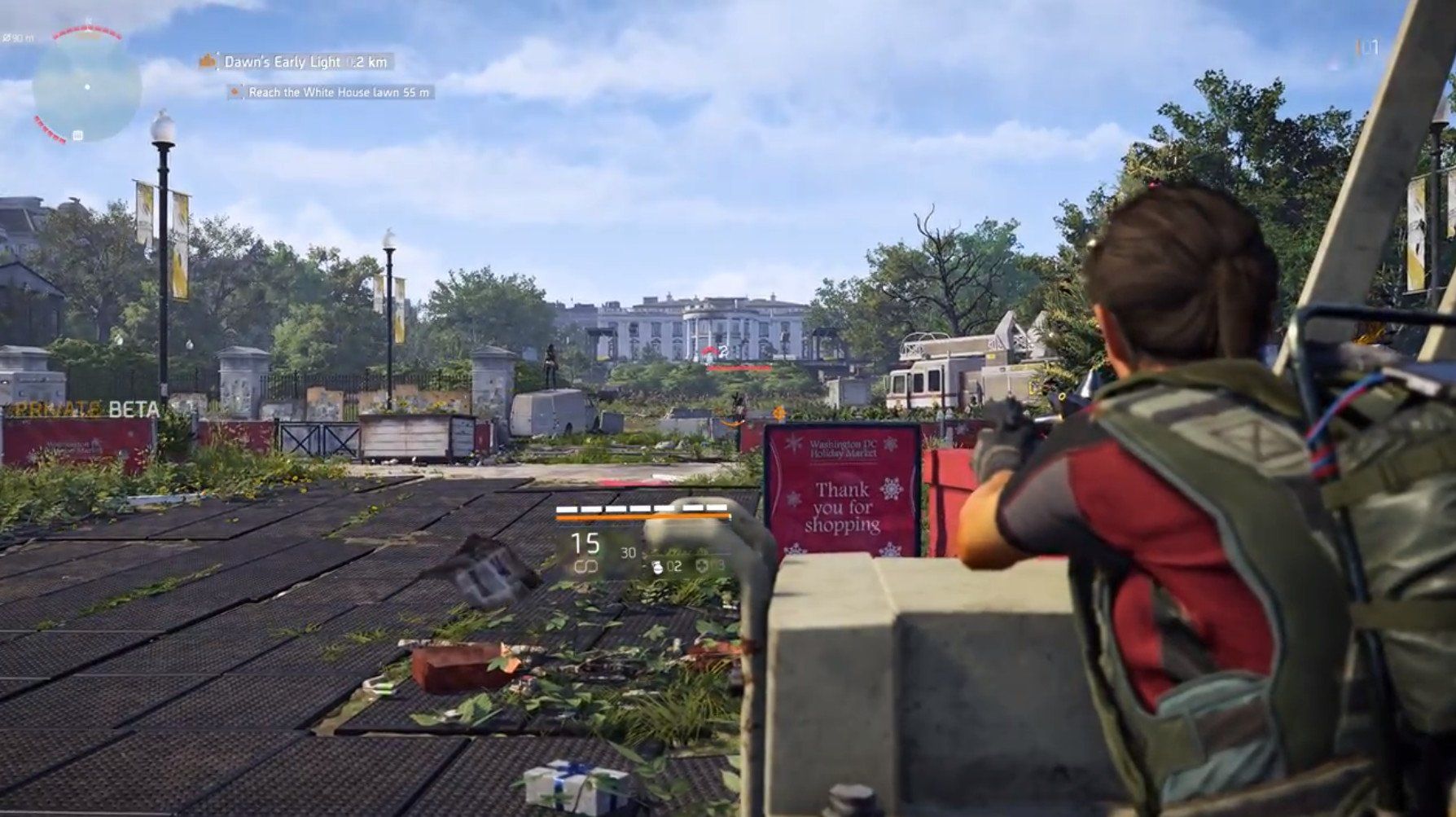Click the diamond objective marker icon
Image resolution: width=1456 pixels, height=817 pixels.
click(x=778, y=411)
